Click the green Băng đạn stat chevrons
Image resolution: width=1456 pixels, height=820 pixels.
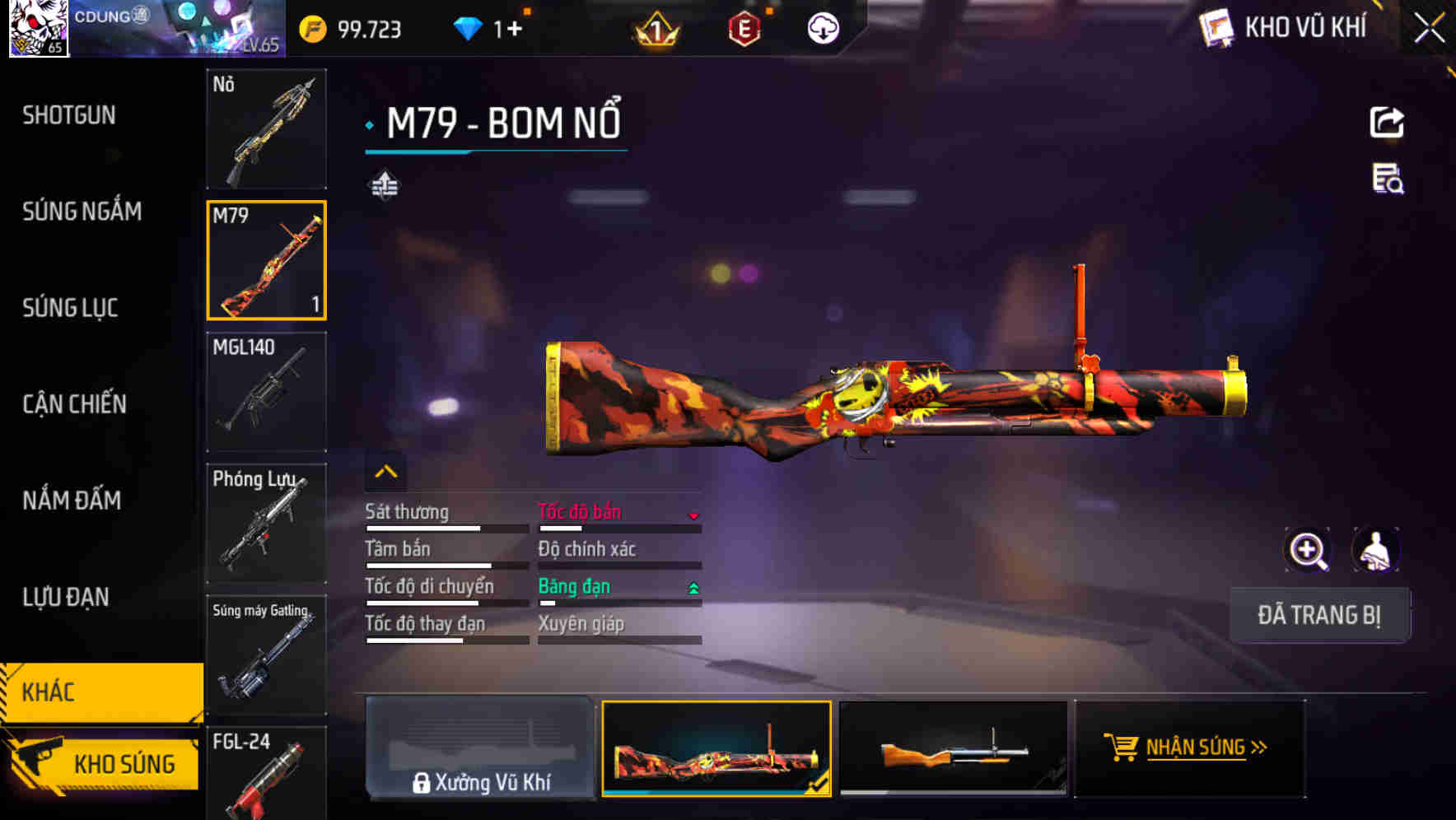(x=694, y=586)
